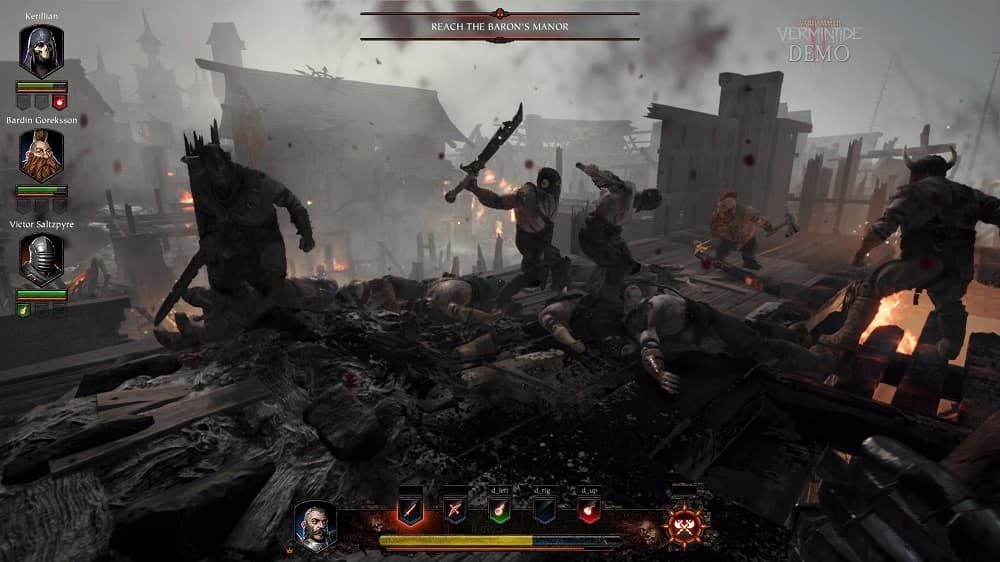Select Victor Saltzpyre's helmeted portrait

click(x=41, y=259)
